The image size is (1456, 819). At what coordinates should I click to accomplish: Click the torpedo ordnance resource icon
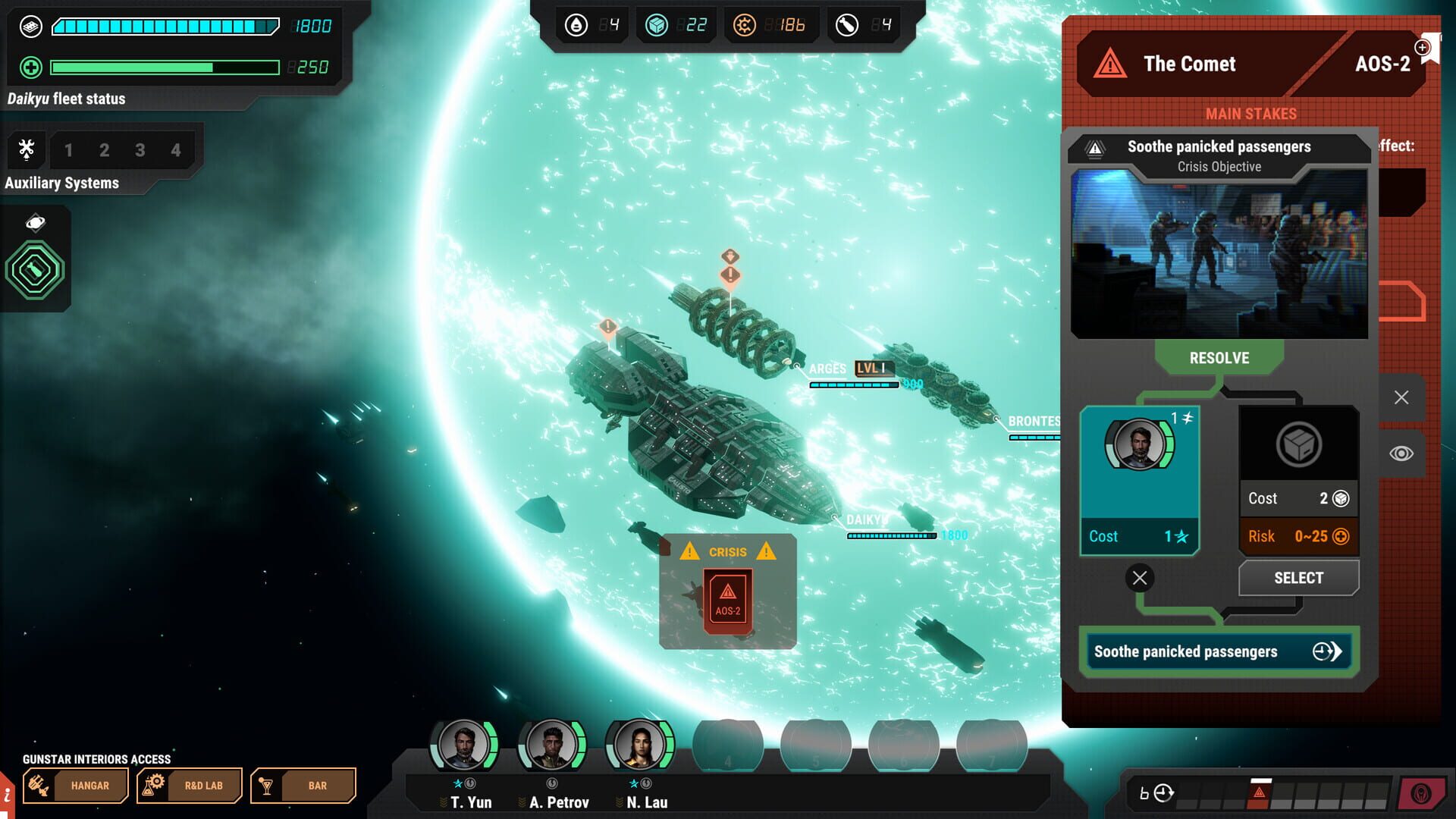click(x=846, y=25)
